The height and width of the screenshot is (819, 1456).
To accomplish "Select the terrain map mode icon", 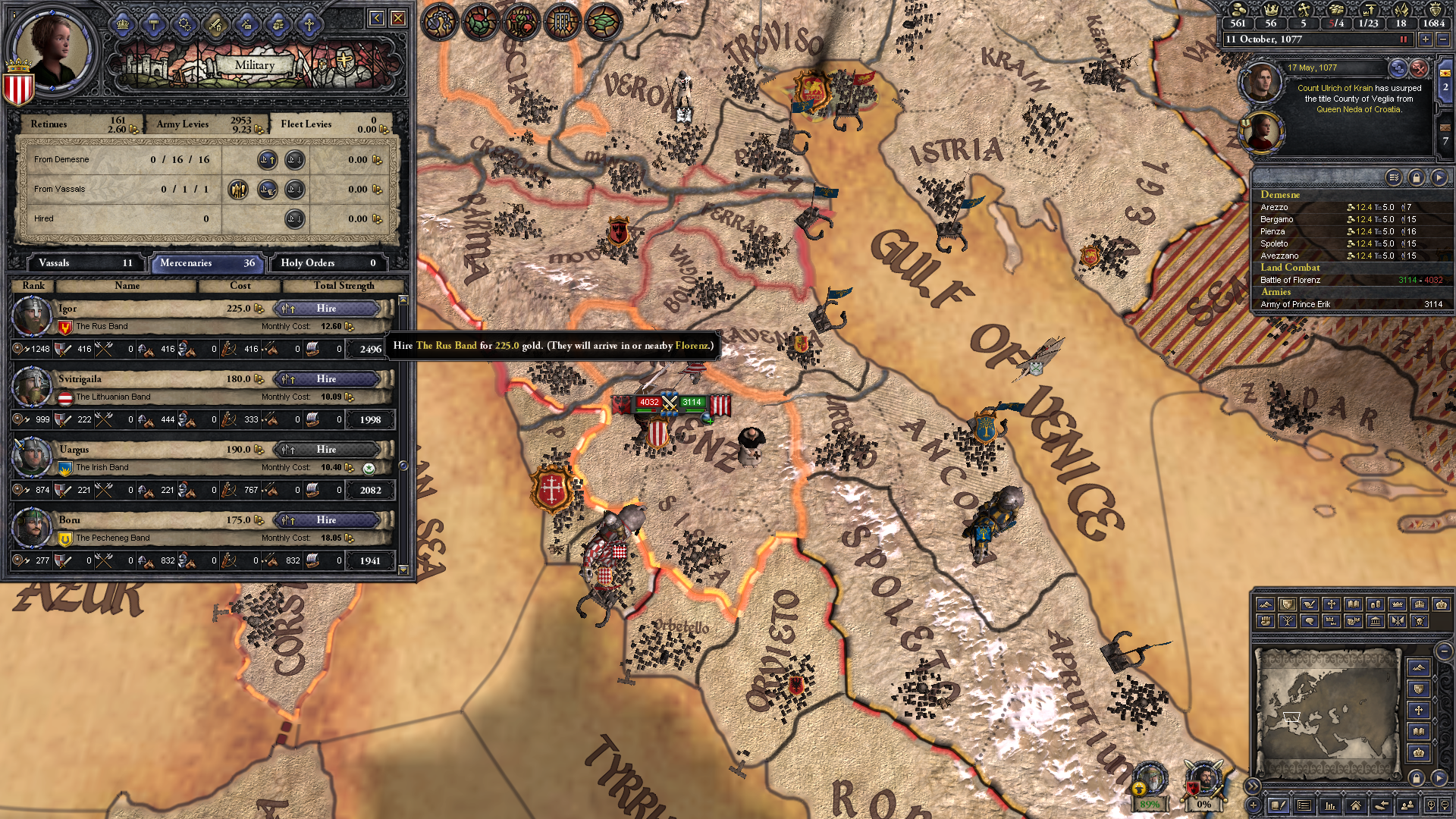I will (x=1265, y=604).
